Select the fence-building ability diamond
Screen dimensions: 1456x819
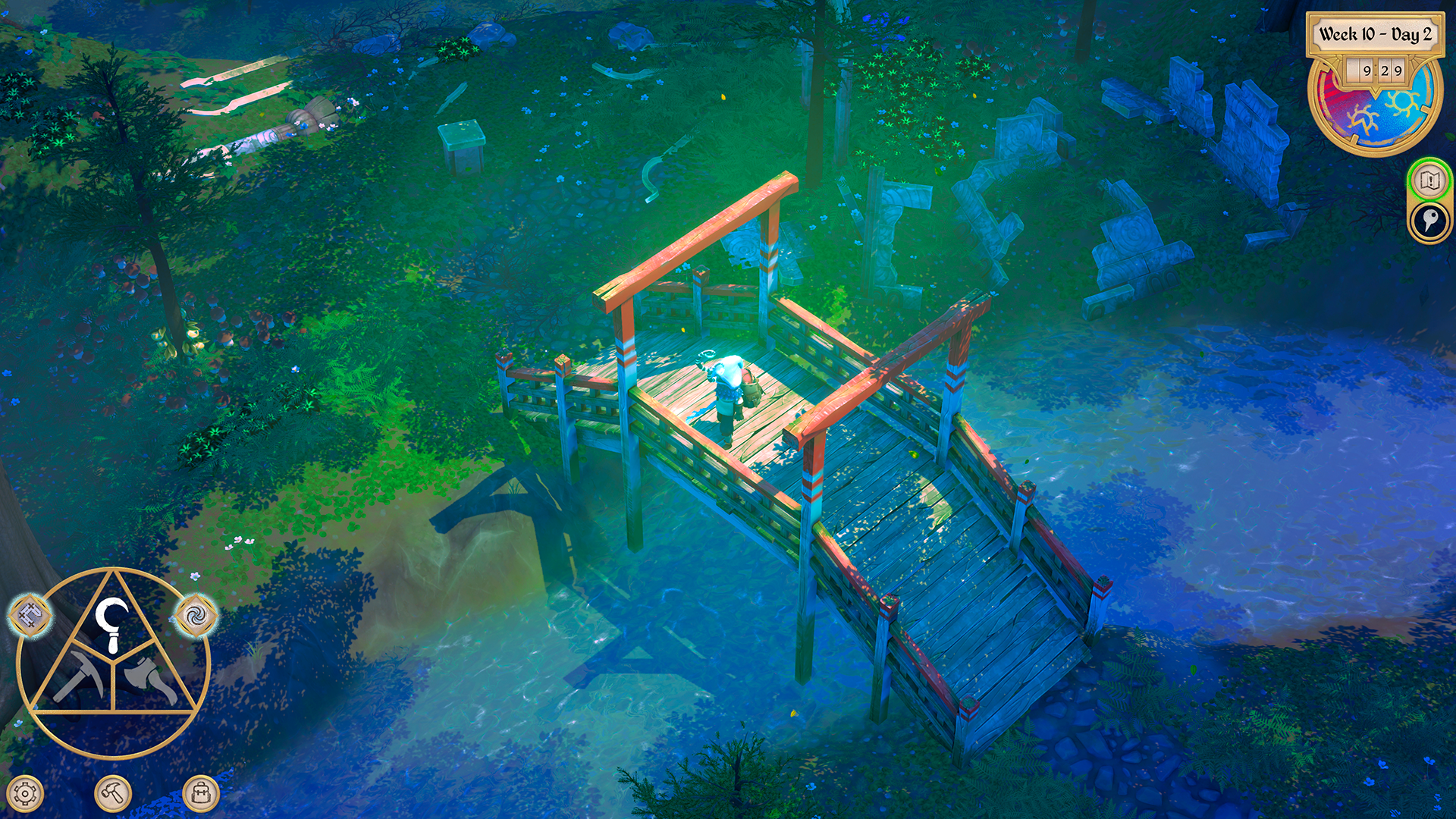(30, 614)
